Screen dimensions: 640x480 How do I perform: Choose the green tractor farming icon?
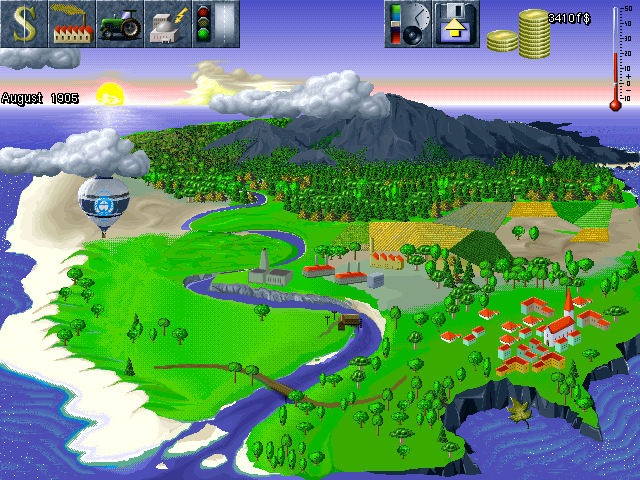120,24
